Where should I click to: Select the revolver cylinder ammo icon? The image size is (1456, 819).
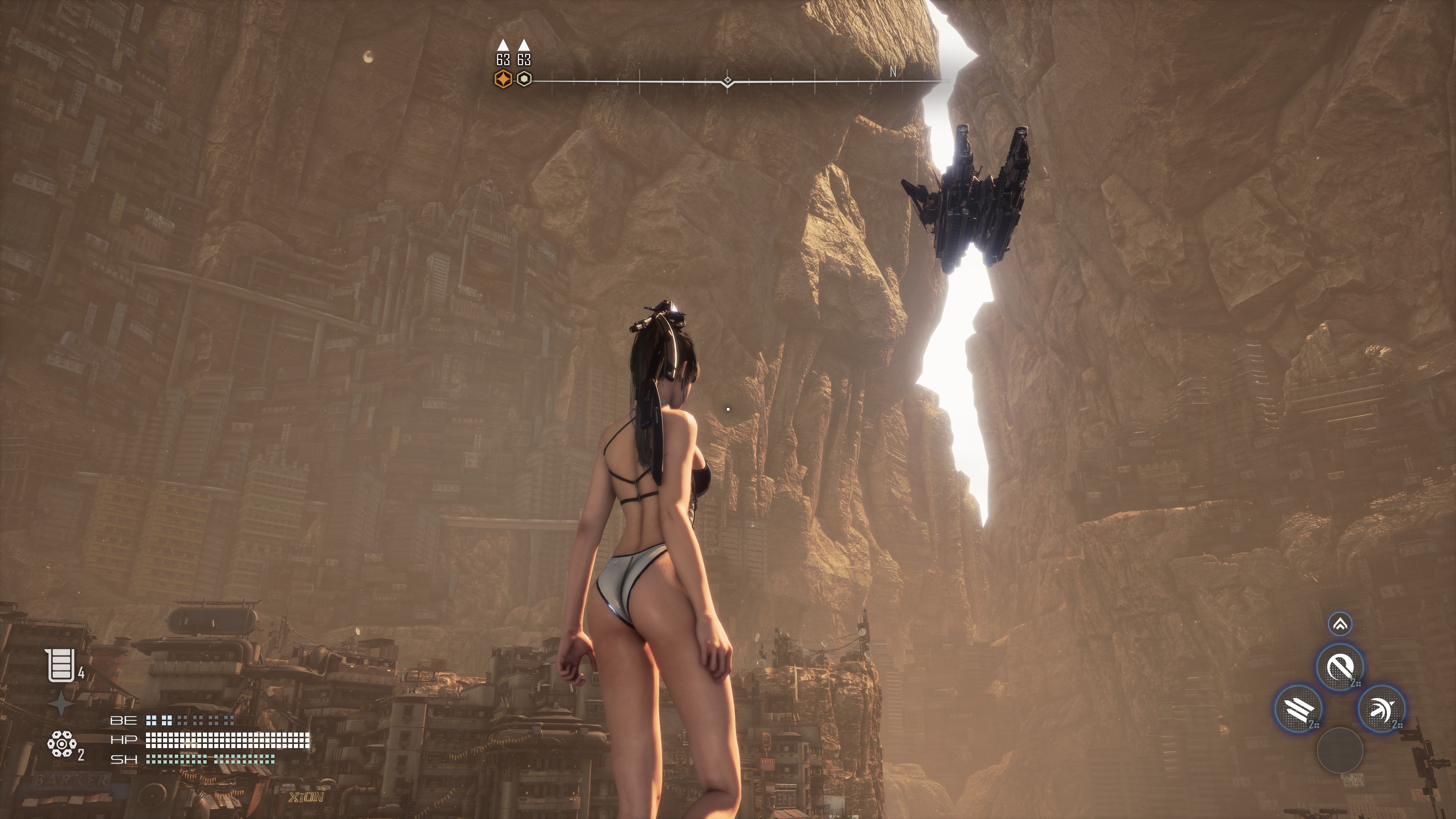point(61,744)
